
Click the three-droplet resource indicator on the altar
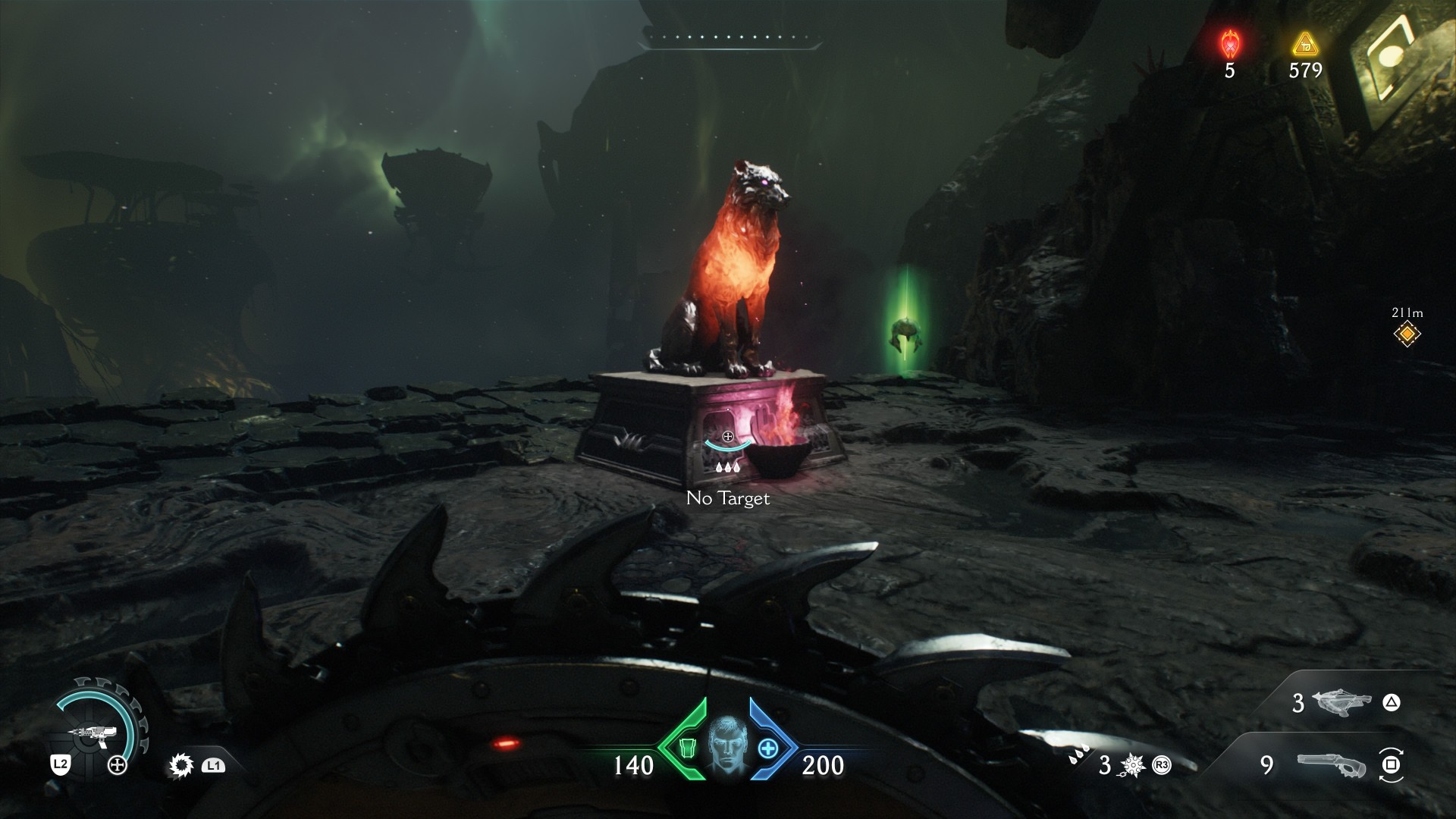(x=730, y=468)
